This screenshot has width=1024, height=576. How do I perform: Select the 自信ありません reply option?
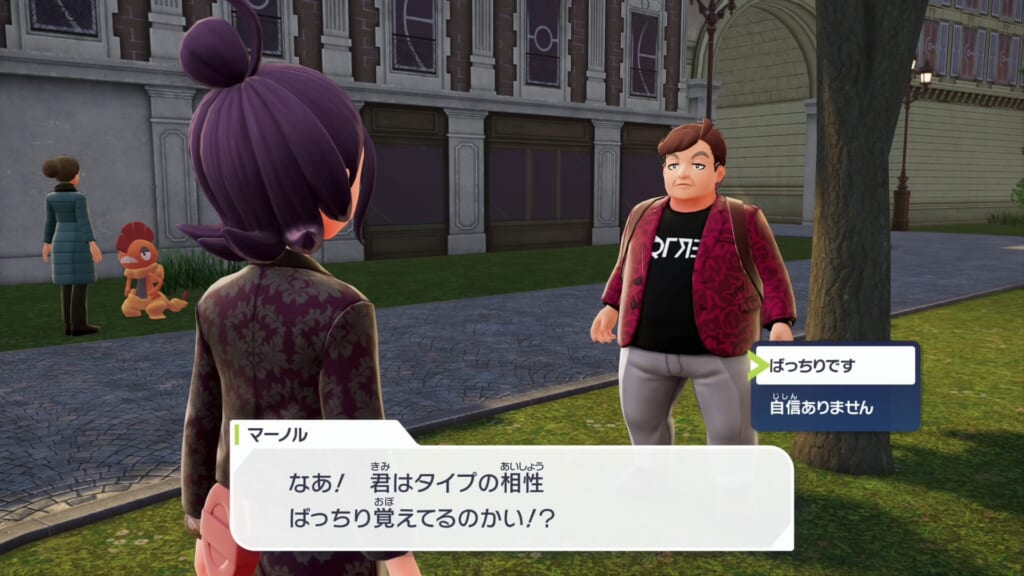(x=835, y=407)
